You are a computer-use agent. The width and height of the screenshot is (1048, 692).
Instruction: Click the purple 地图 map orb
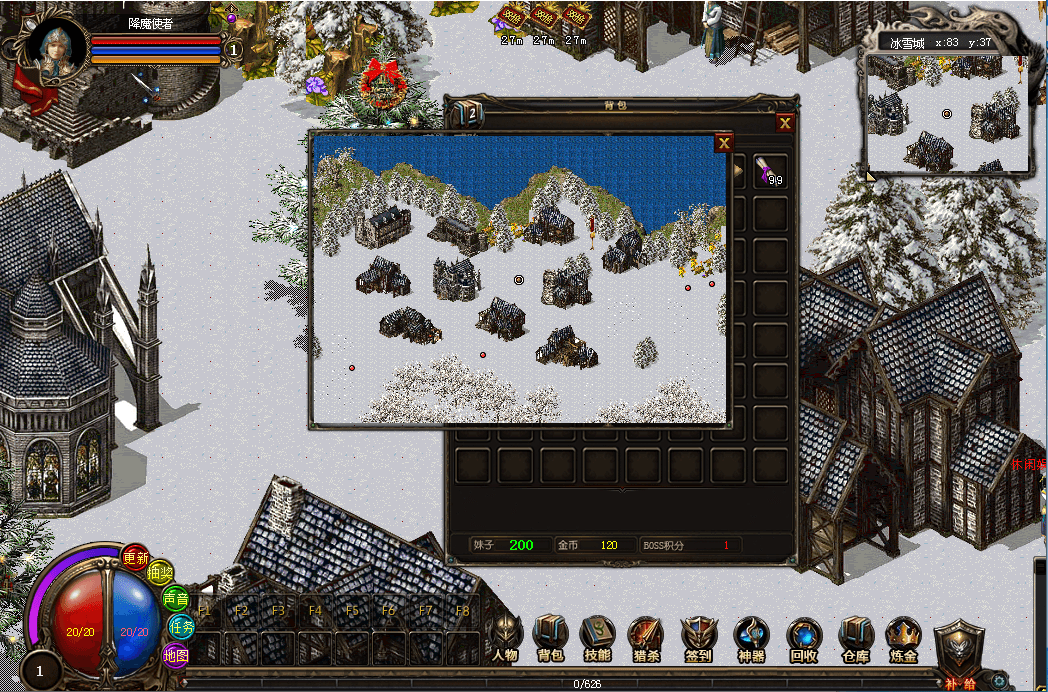tap(175, 656)
